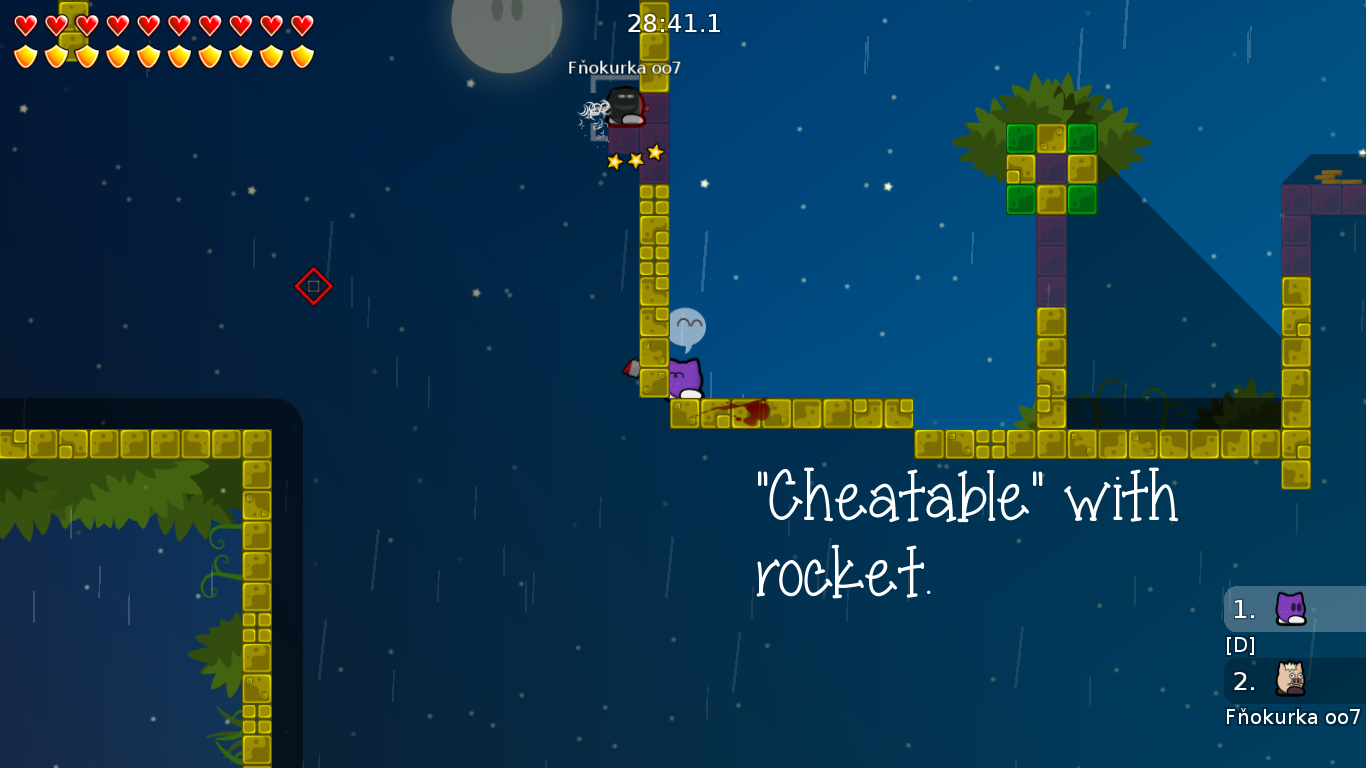Click the red diamond crosshair marker

tap(313, 285)
